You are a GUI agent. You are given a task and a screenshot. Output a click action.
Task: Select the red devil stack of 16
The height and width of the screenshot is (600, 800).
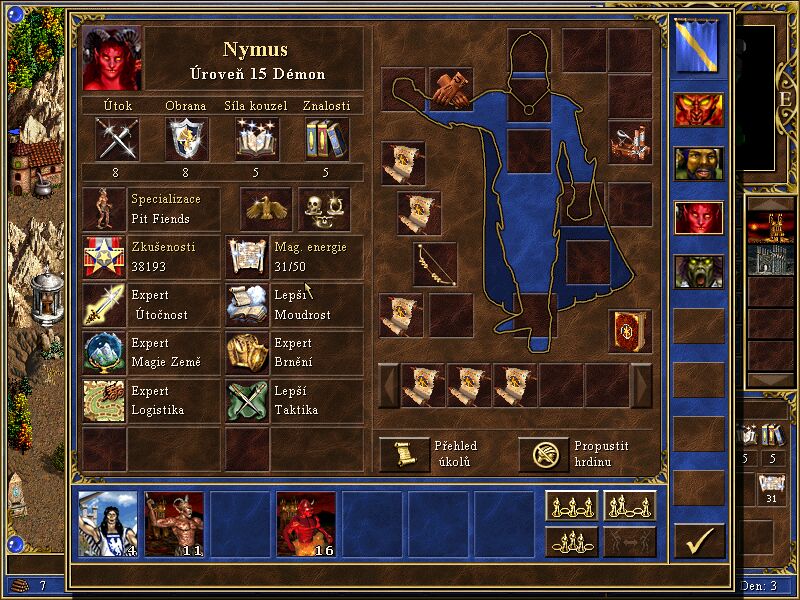click(306, 523)
